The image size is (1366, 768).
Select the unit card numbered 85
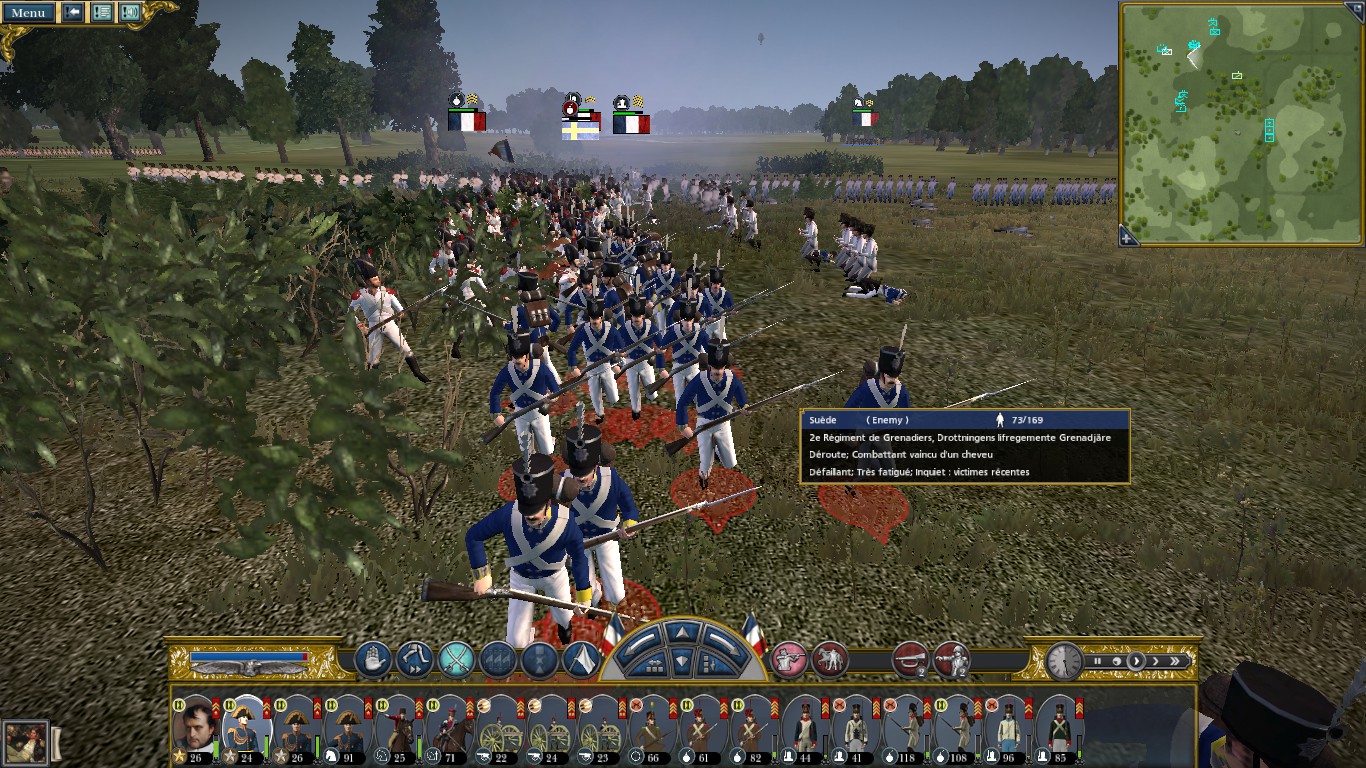(x=1057, y=725)
